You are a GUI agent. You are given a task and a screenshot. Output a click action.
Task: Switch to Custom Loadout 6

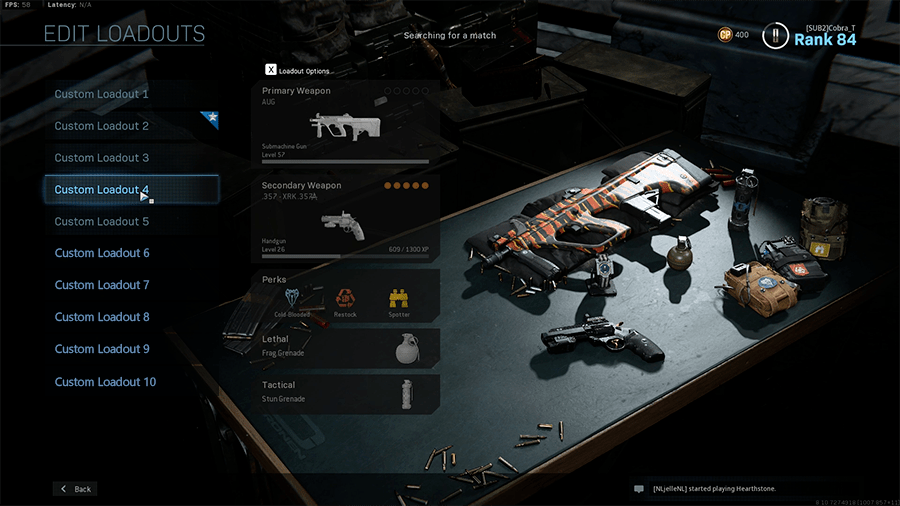pyautogui.click(x=102, y=253)
